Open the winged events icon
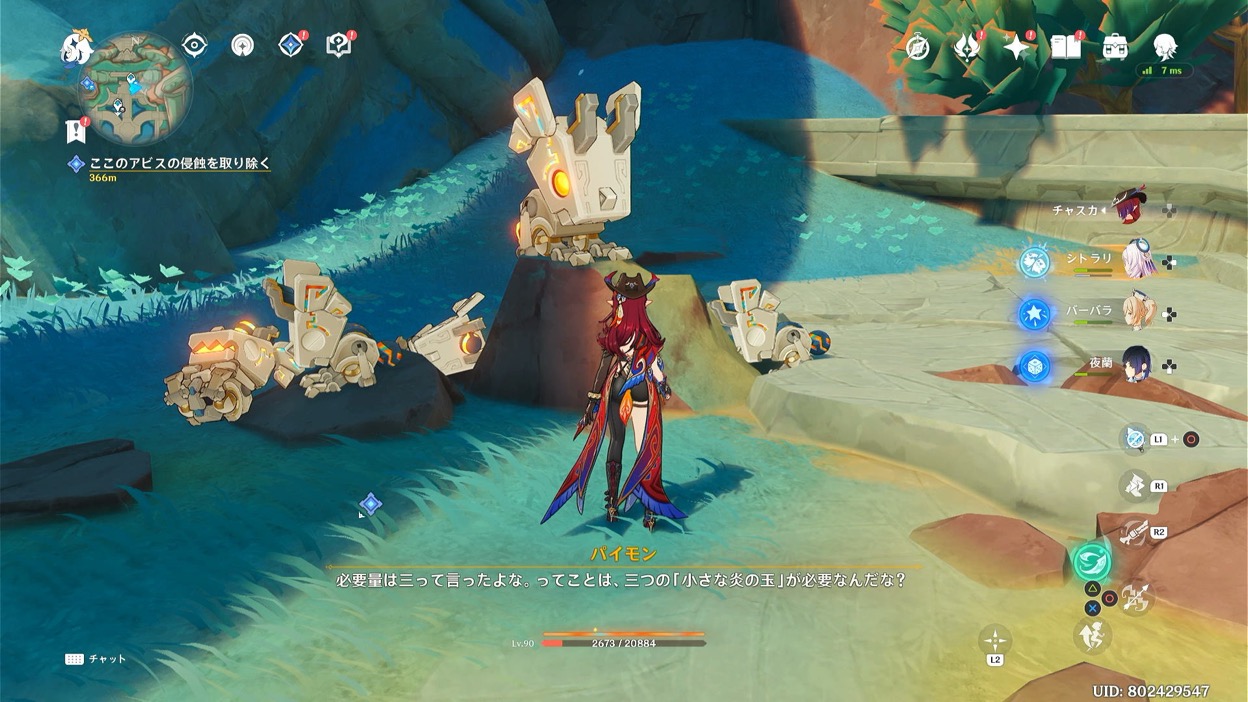 967,47
